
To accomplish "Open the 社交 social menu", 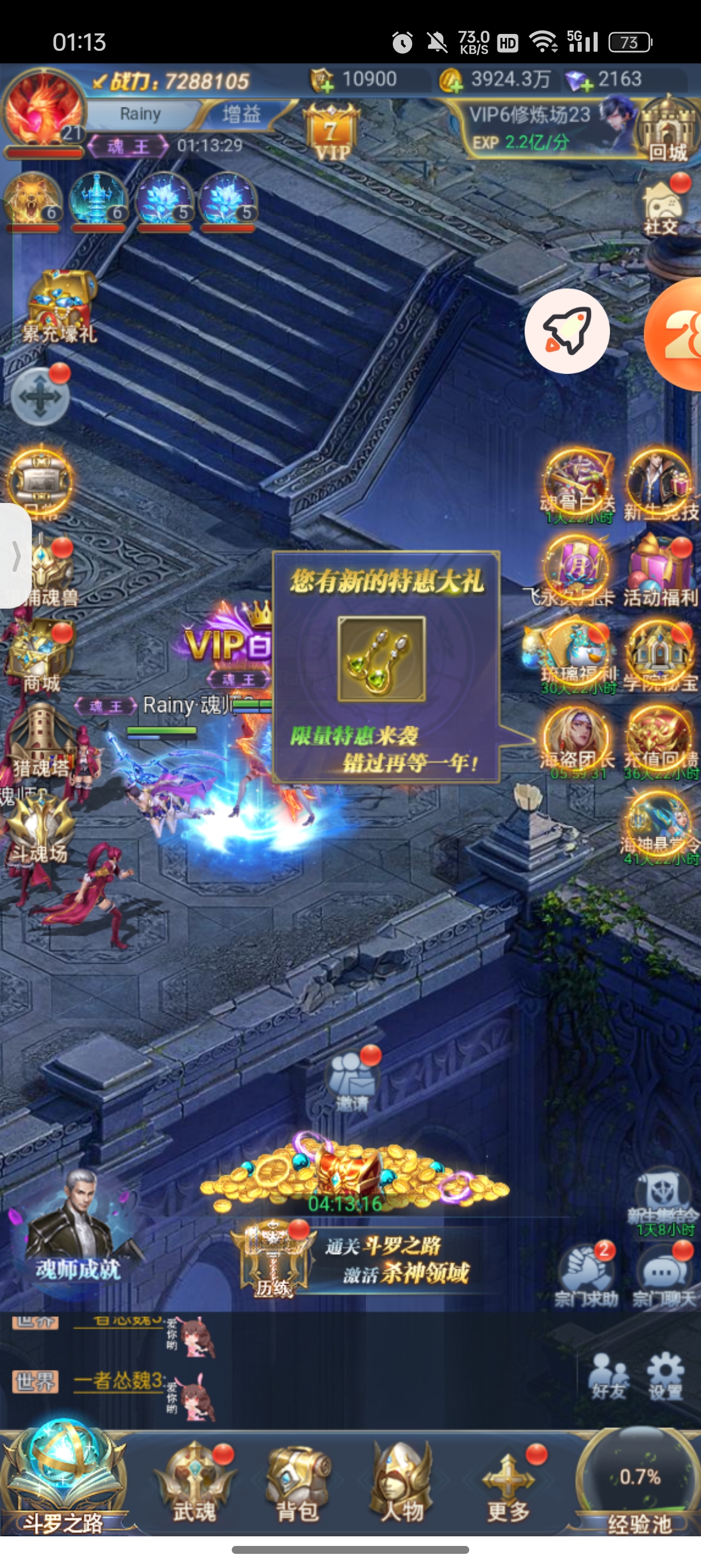I will pos(662,207).
